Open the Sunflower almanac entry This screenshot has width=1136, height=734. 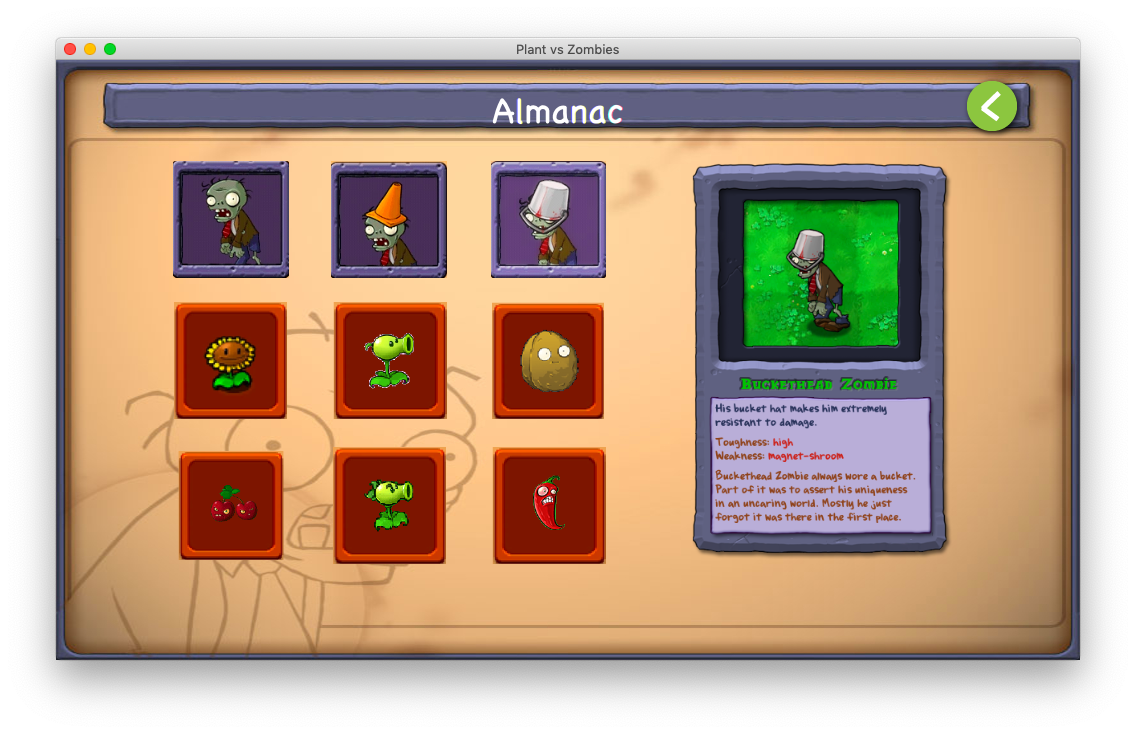pyautogui.click(x=231, y=361)
